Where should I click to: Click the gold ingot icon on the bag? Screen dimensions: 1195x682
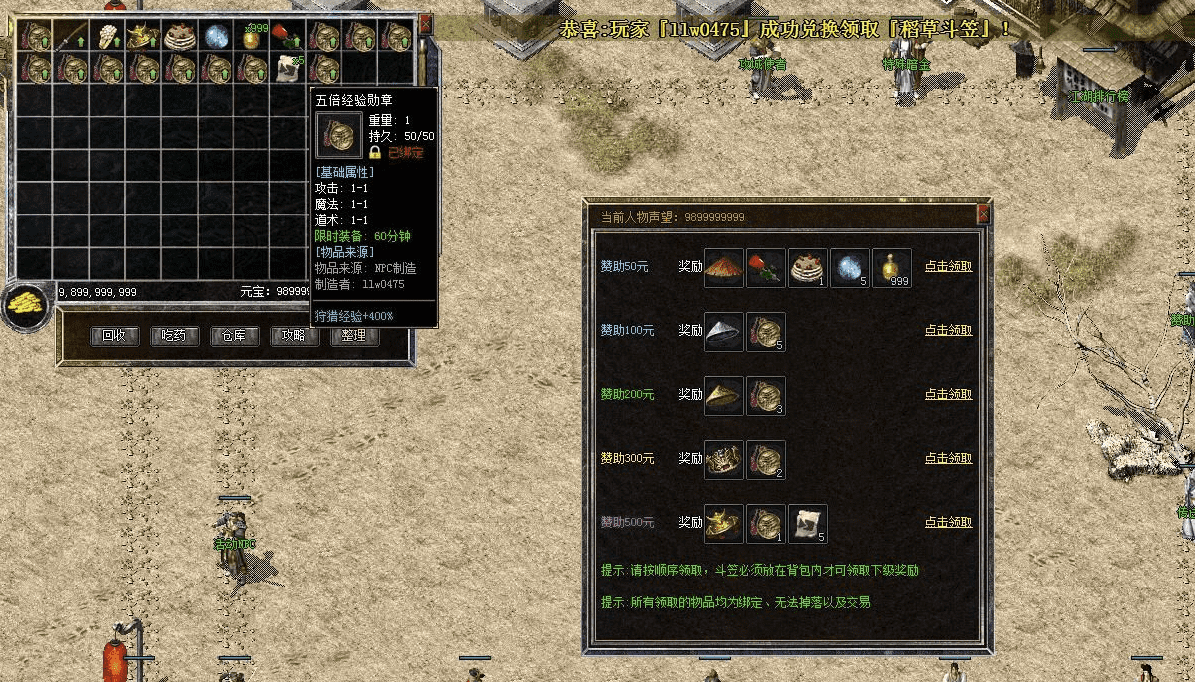pos(26,305)
